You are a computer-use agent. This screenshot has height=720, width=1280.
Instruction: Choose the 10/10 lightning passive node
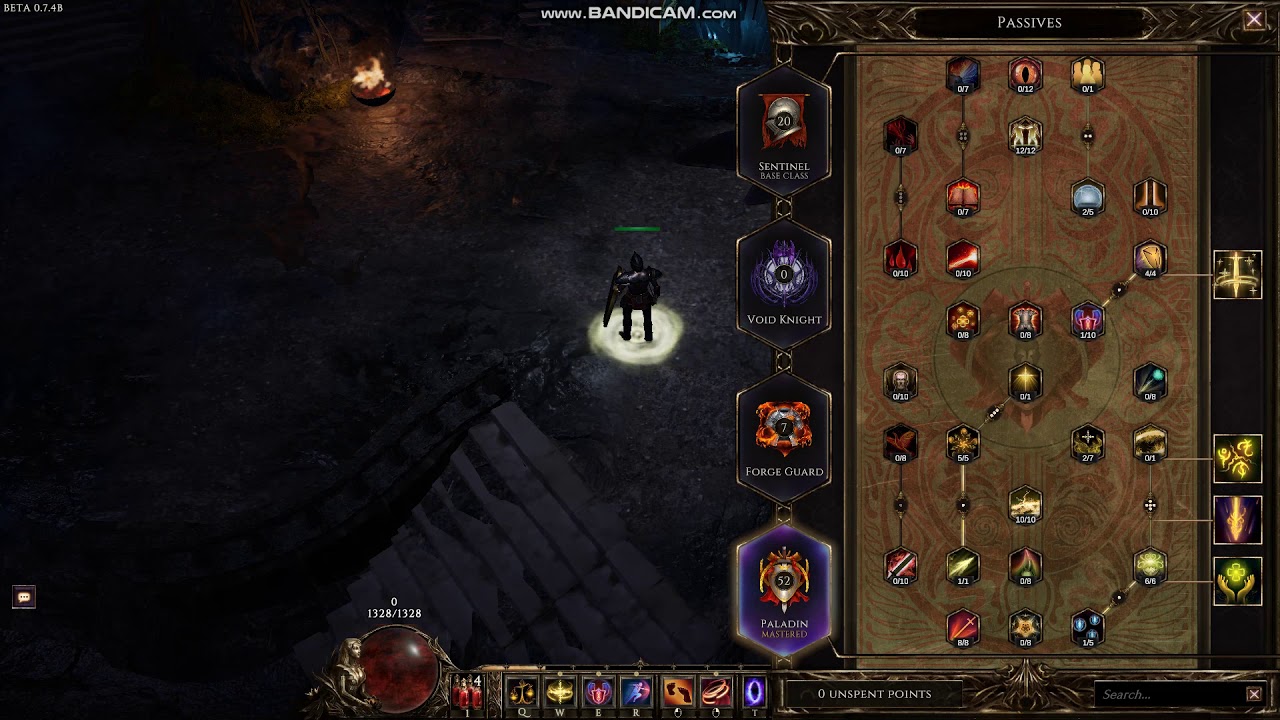[x=1025, y=504]
